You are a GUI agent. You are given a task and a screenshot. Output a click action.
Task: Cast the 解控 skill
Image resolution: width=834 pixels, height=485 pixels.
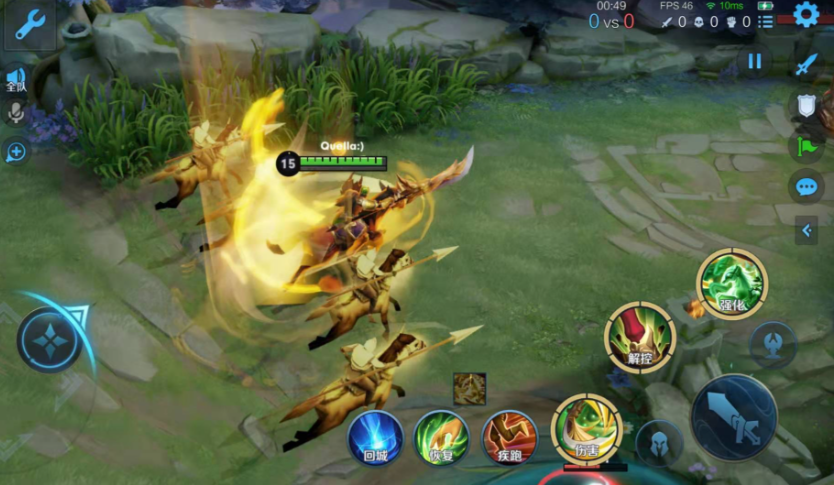point(640,337)
